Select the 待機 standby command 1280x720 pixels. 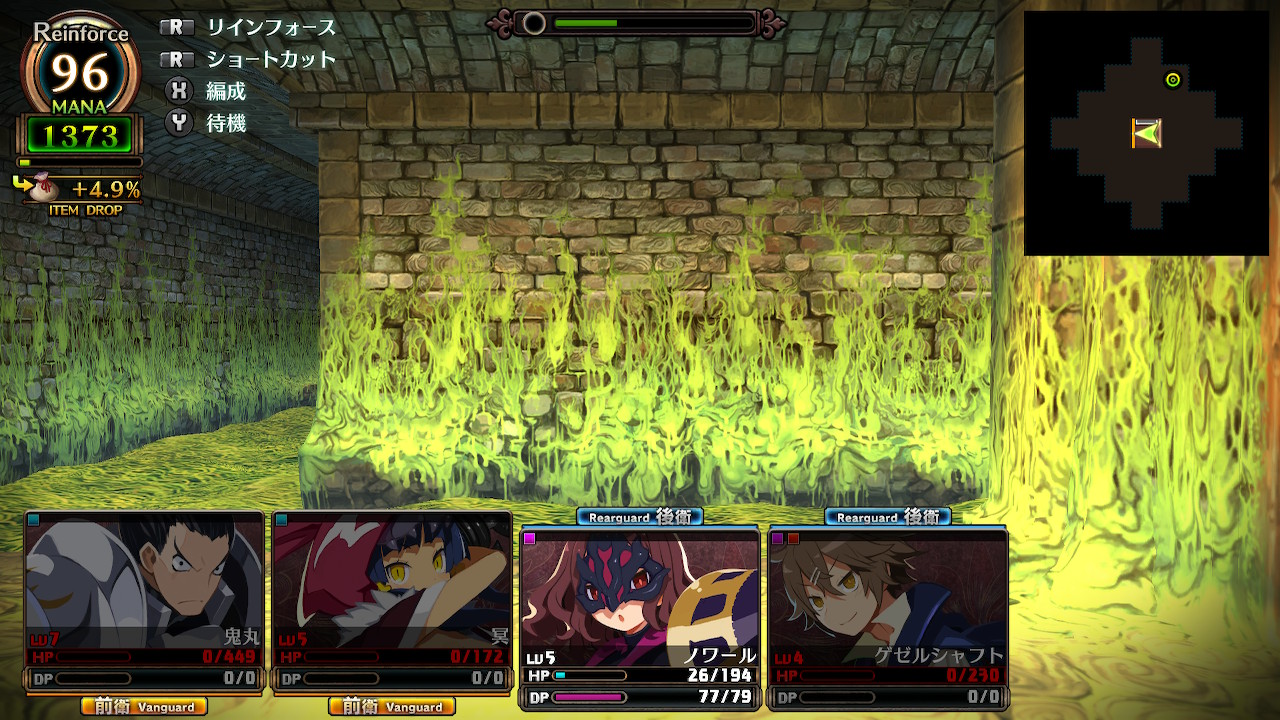225,124
